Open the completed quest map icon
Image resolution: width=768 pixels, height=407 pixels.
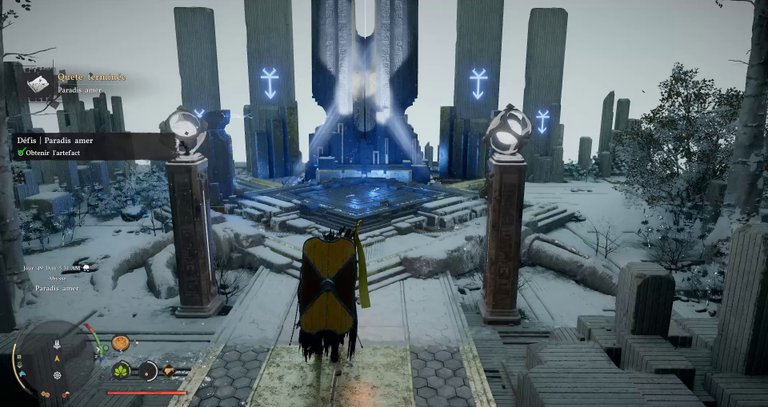(39, 86)
